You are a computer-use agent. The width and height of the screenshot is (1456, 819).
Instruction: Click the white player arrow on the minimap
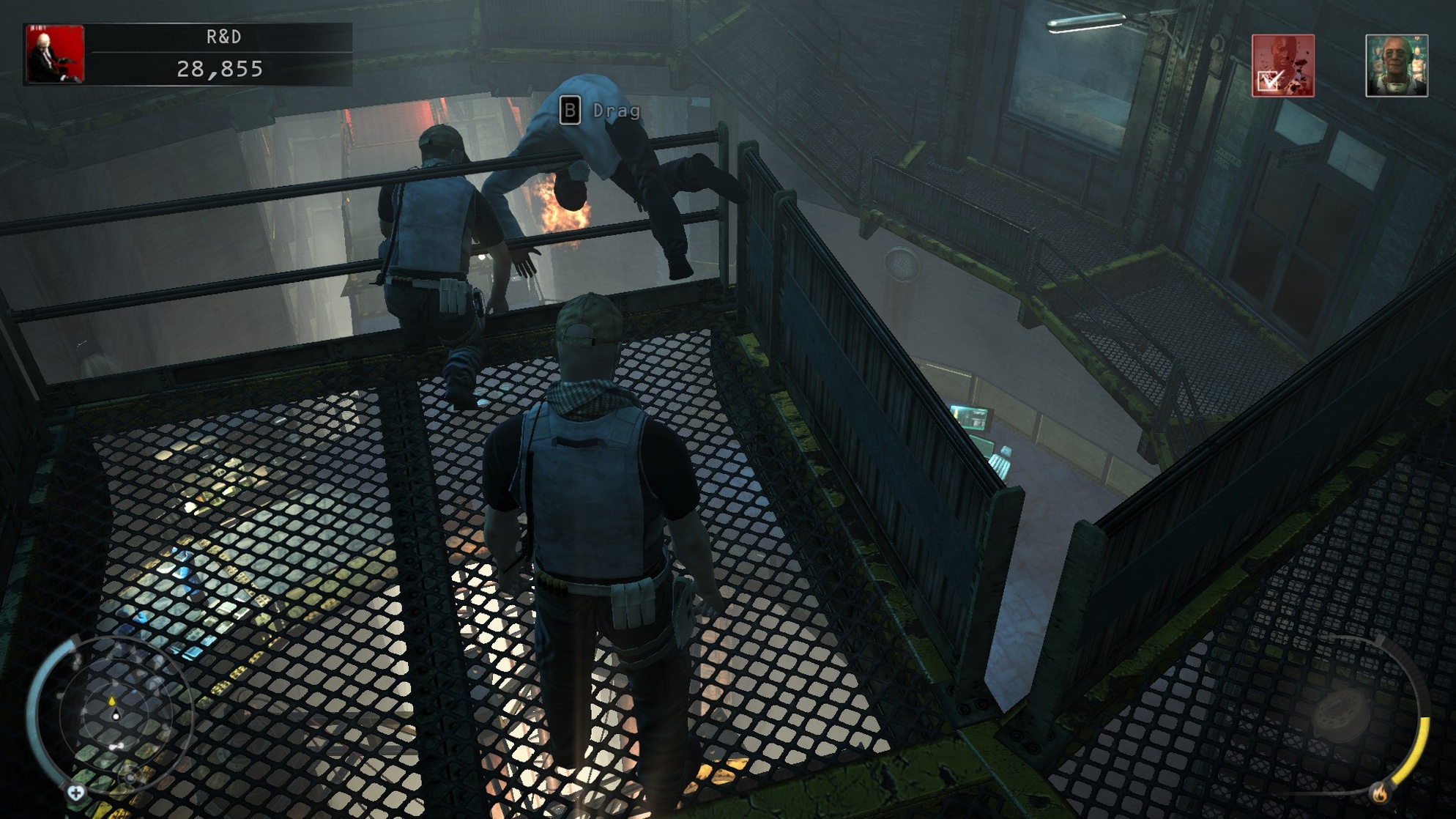(116, 716)
